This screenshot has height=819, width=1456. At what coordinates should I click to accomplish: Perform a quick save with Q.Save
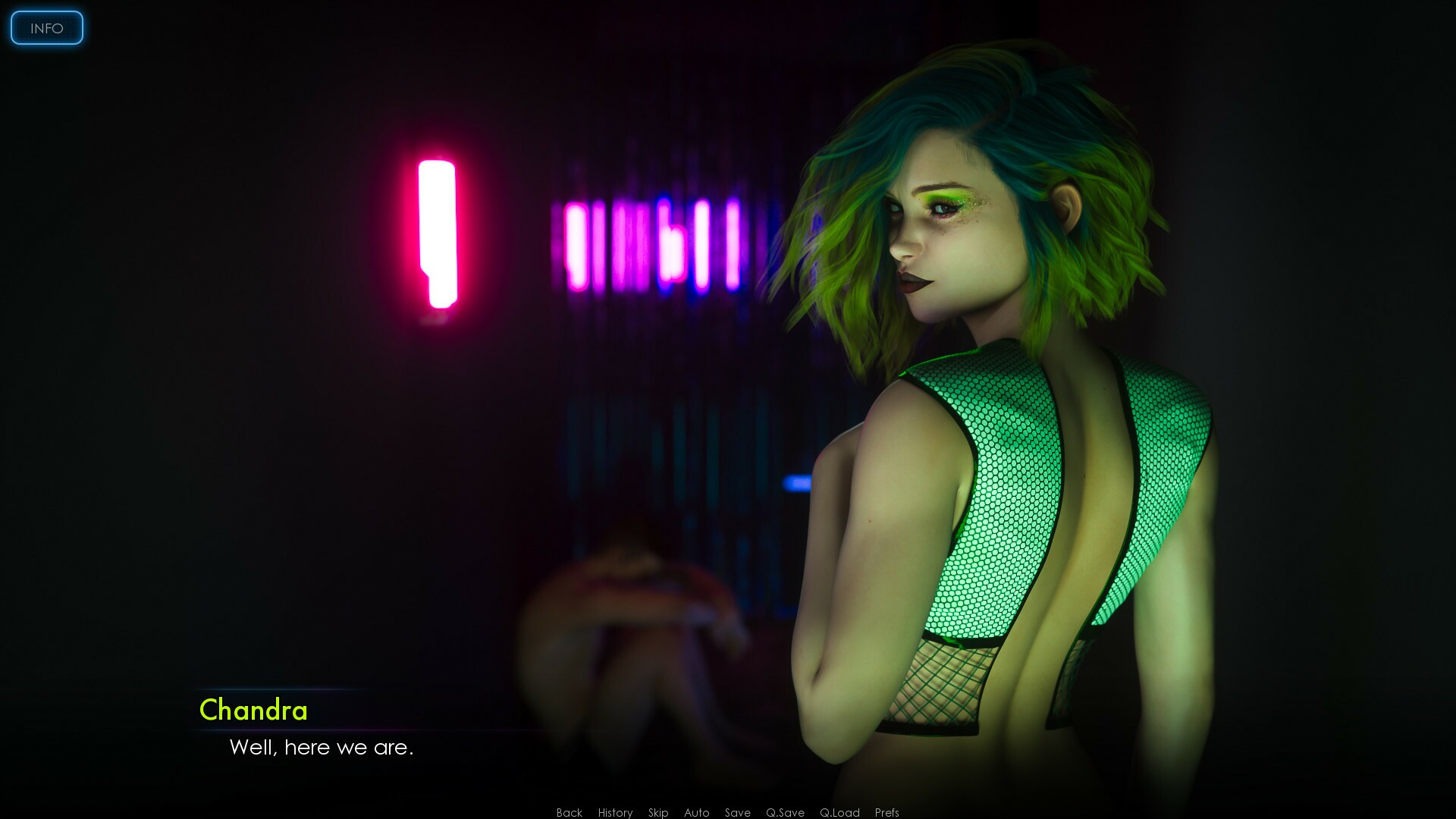(785, 812)
